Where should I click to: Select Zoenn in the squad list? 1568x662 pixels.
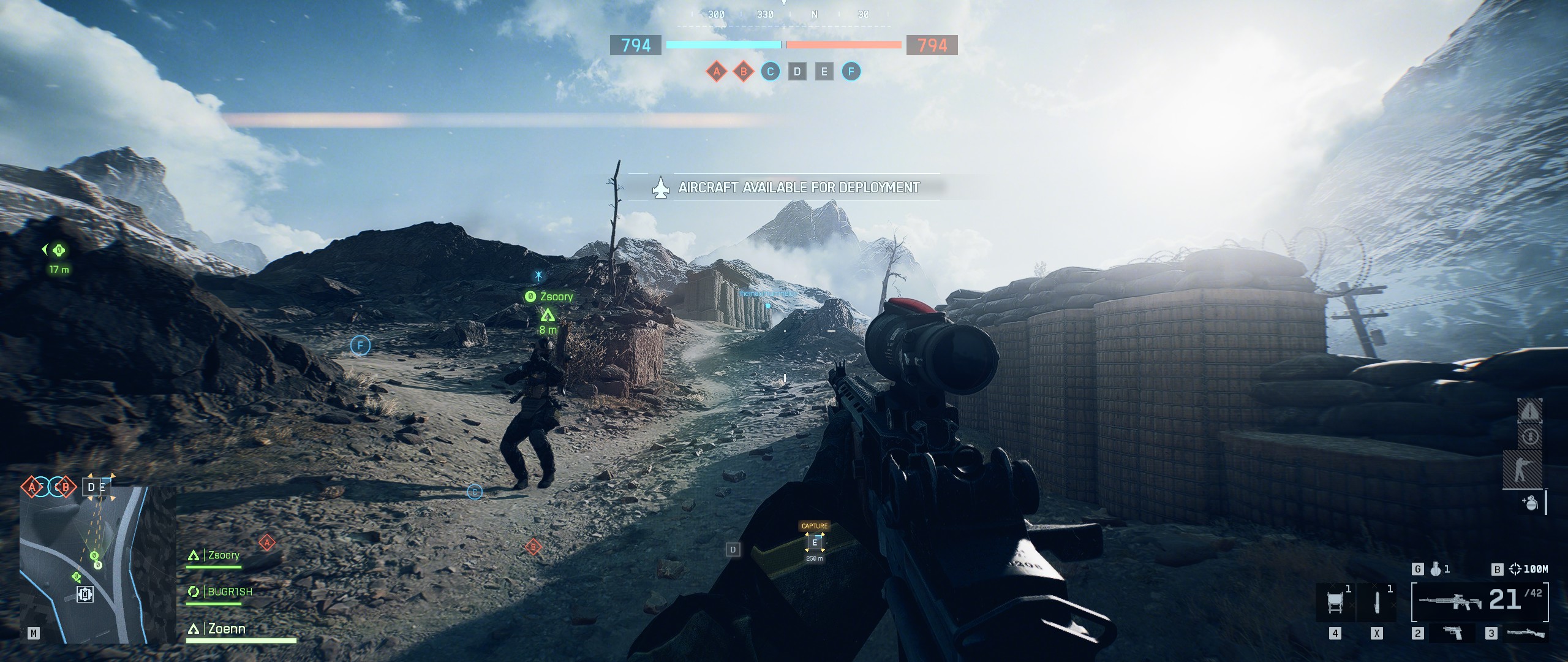click(x=226, y=628)
